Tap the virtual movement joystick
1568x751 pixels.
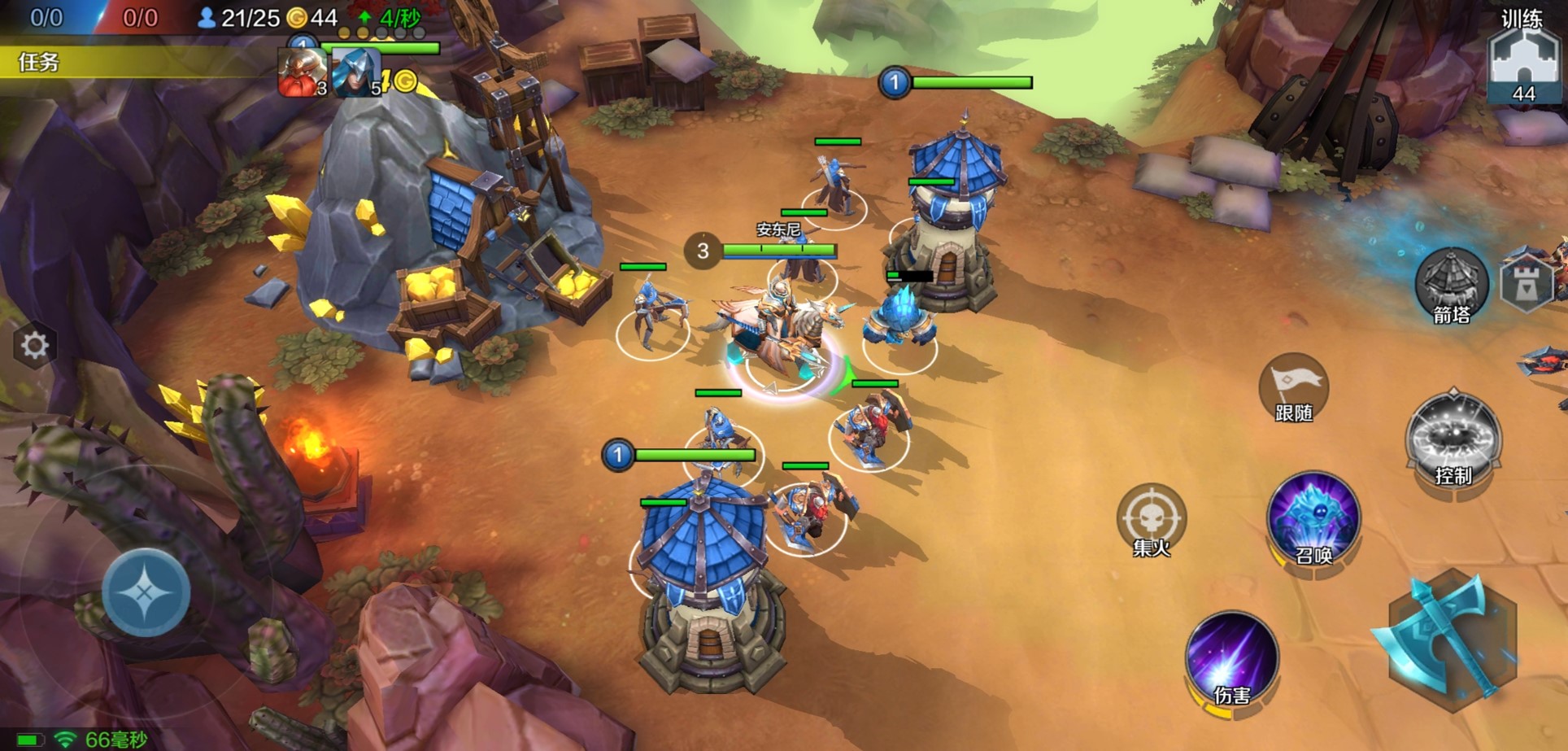click(x=146, y=592)
